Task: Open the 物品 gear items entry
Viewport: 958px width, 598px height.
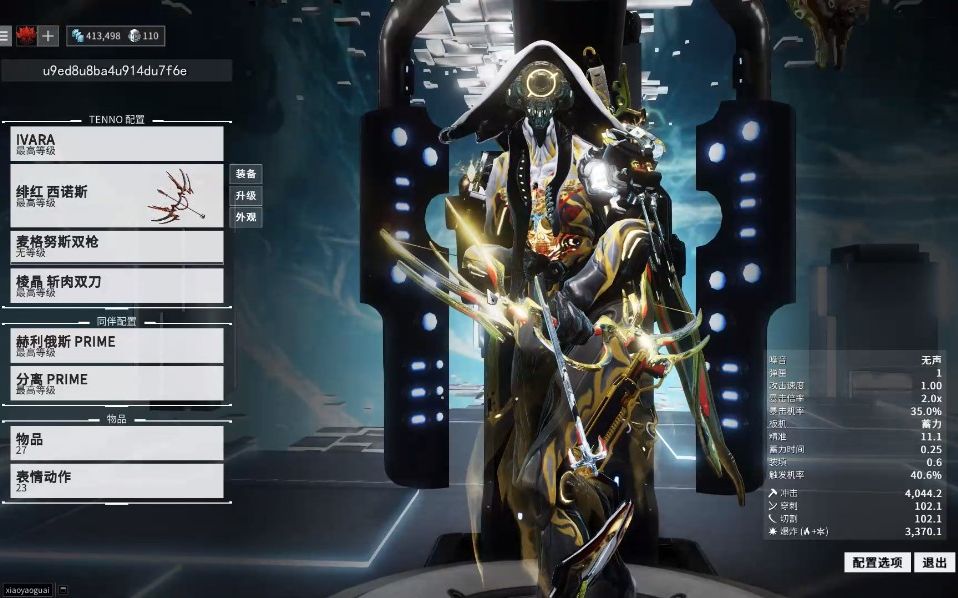Action: click(117, 443)
